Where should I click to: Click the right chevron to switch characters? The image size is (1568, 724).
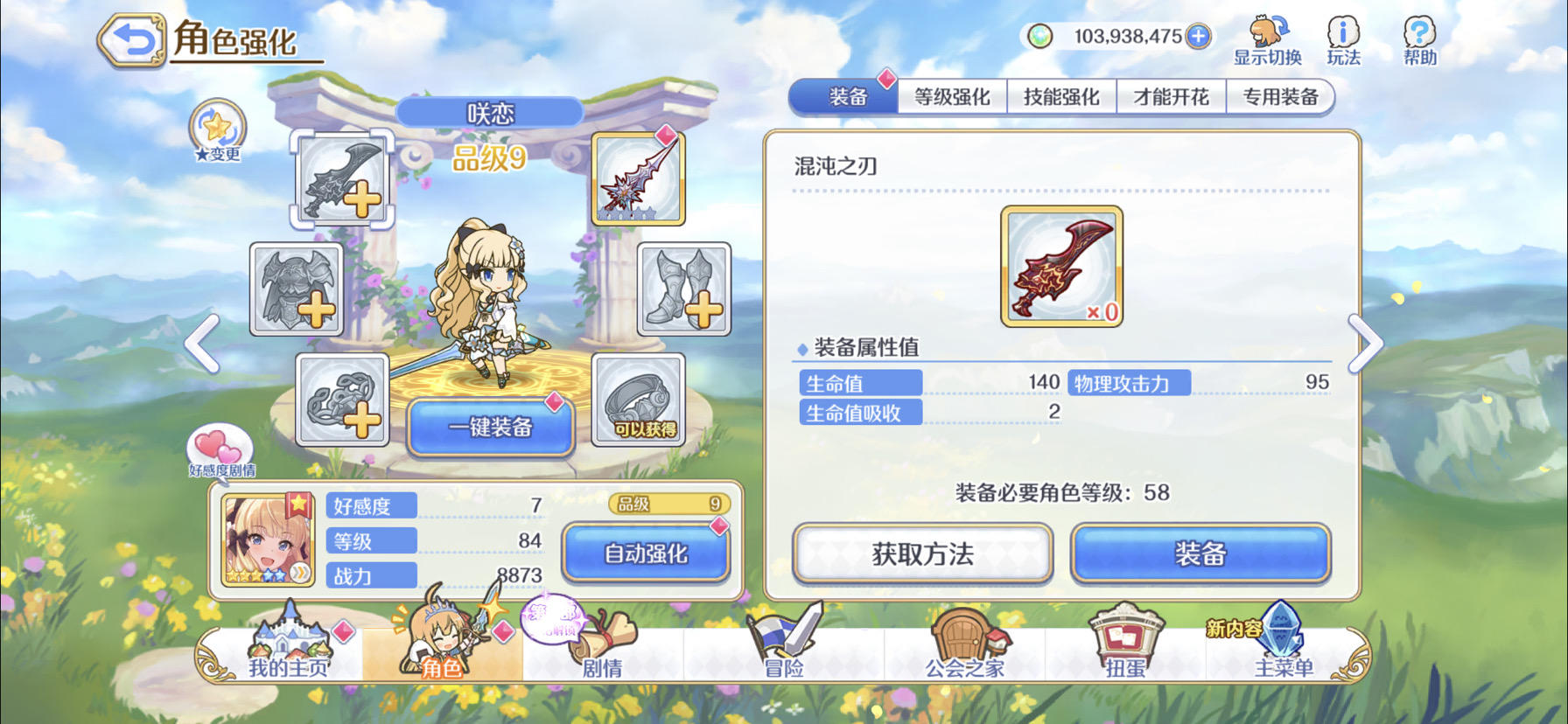click(x=1365, y=345)
